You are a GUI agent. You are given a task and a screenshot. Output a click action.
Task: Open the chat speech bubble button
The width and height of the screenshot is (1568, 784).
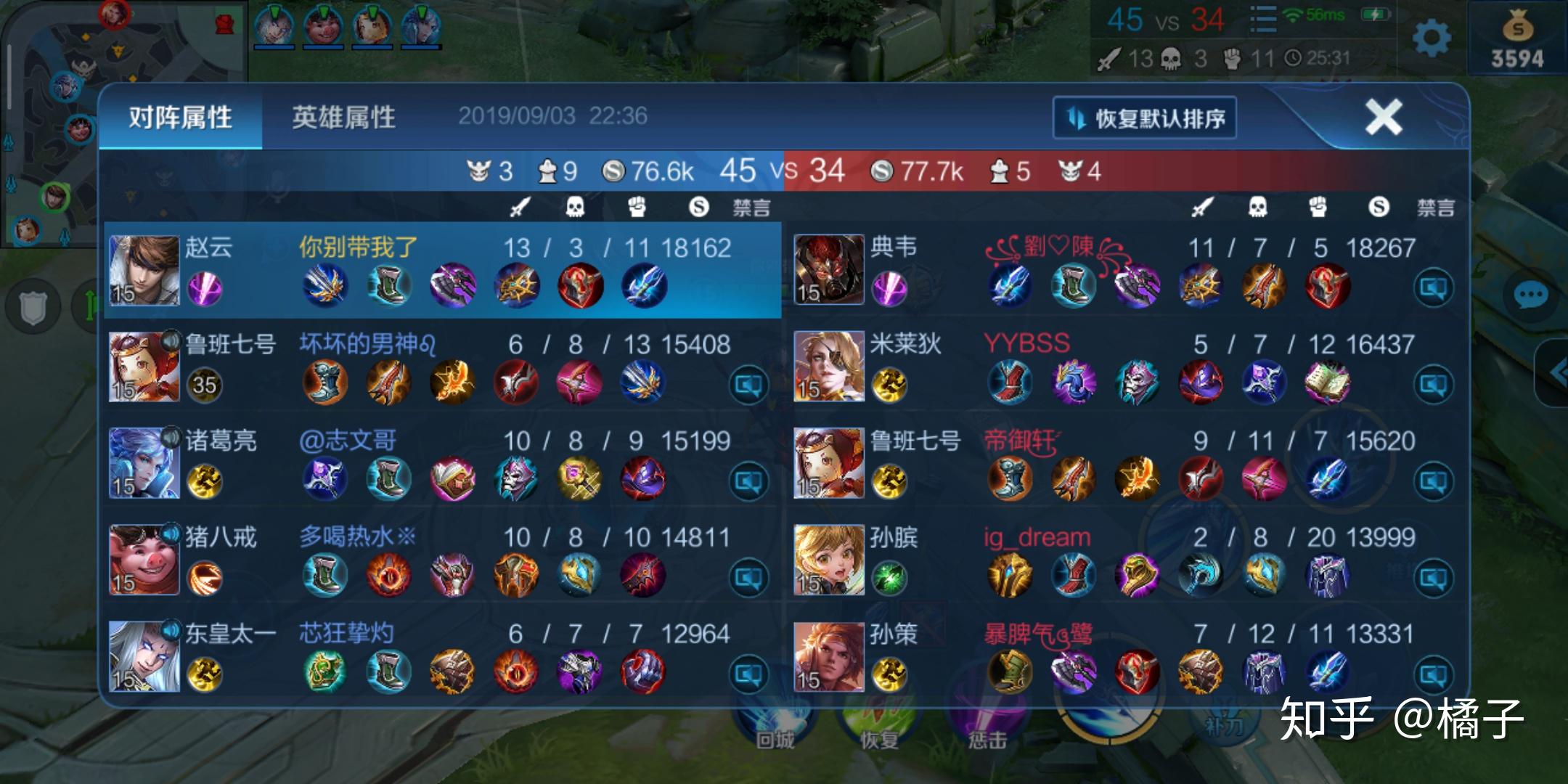[1531, 295]
